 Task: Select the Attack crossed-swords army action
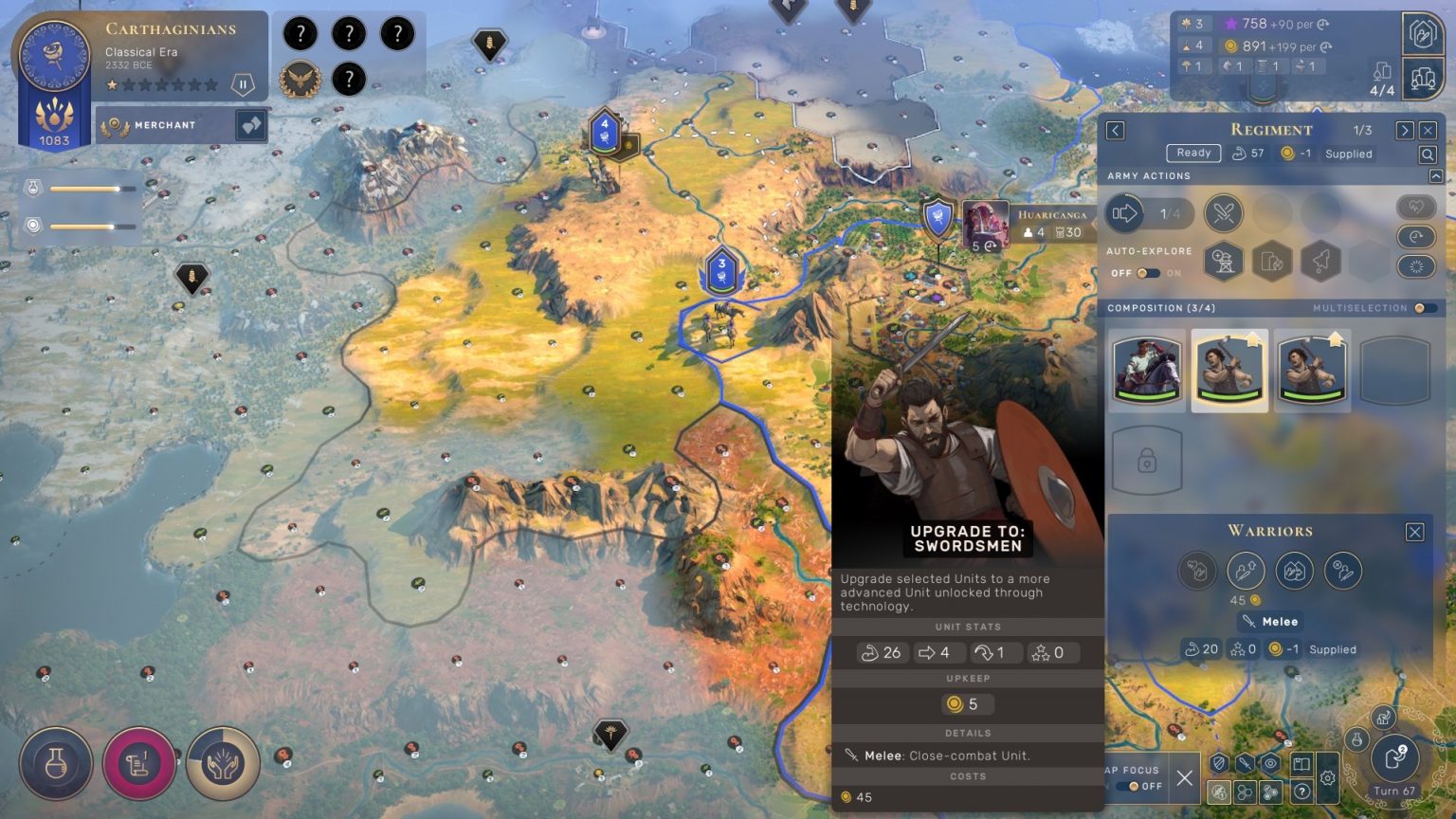coord(1223,213)
